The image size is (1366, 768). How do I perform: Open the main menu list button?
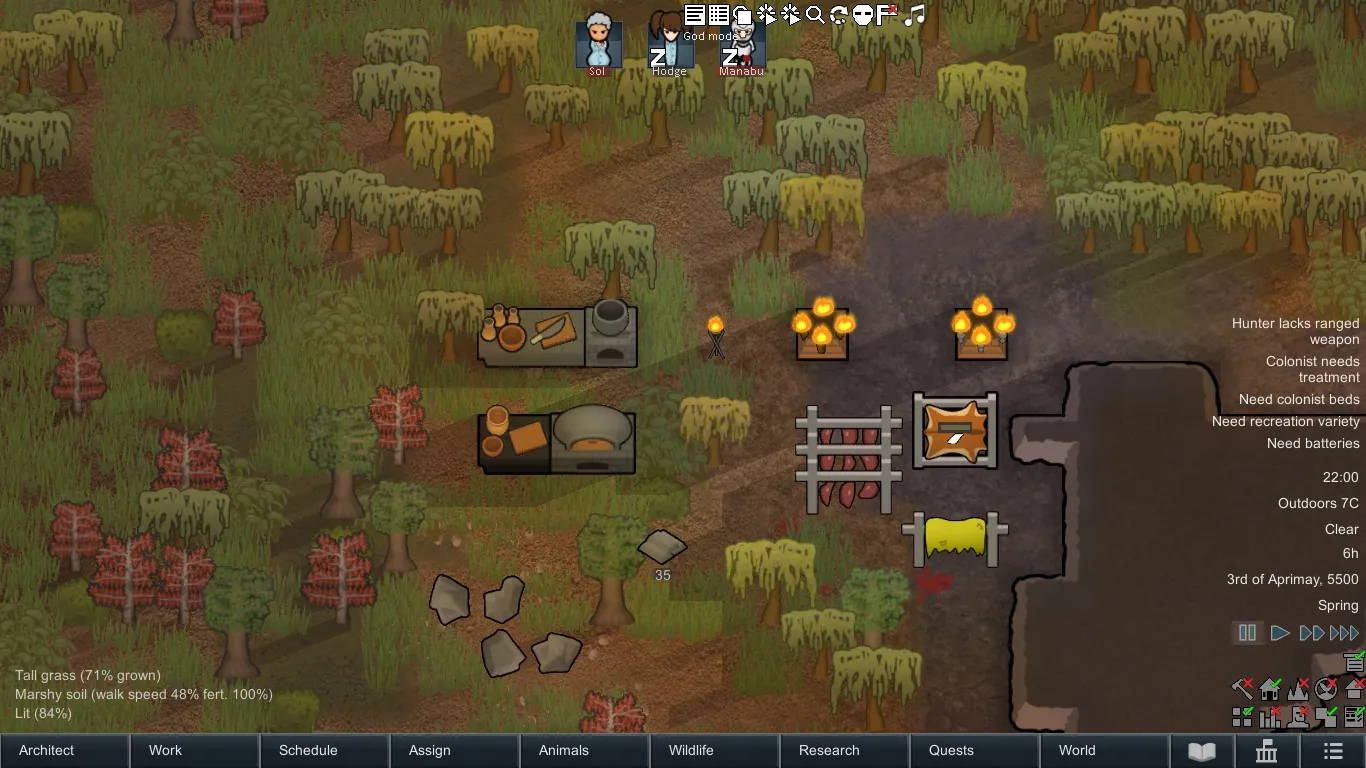pyautogui.click(x=1333, y=751)
